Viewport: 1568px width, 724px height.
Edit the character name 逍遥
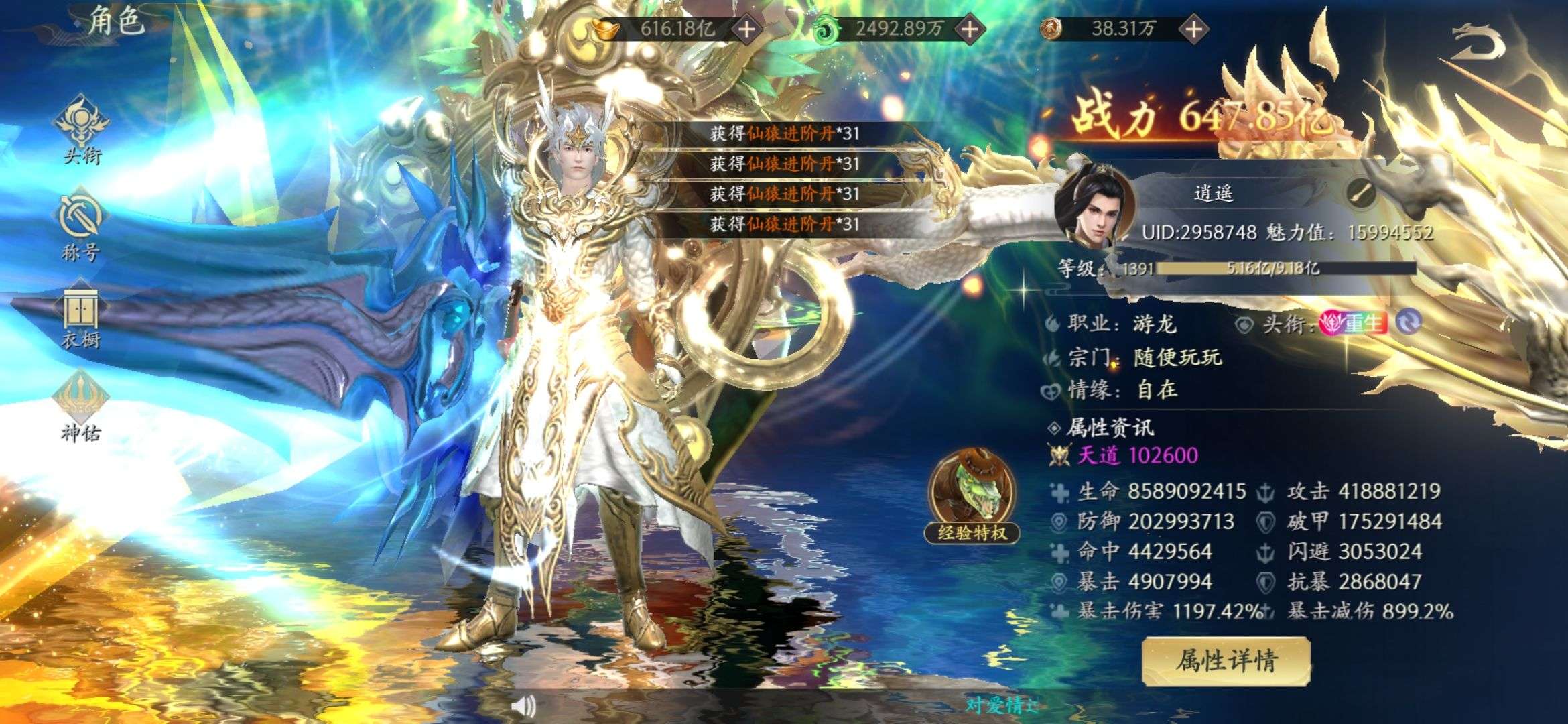click(1361, 194)
